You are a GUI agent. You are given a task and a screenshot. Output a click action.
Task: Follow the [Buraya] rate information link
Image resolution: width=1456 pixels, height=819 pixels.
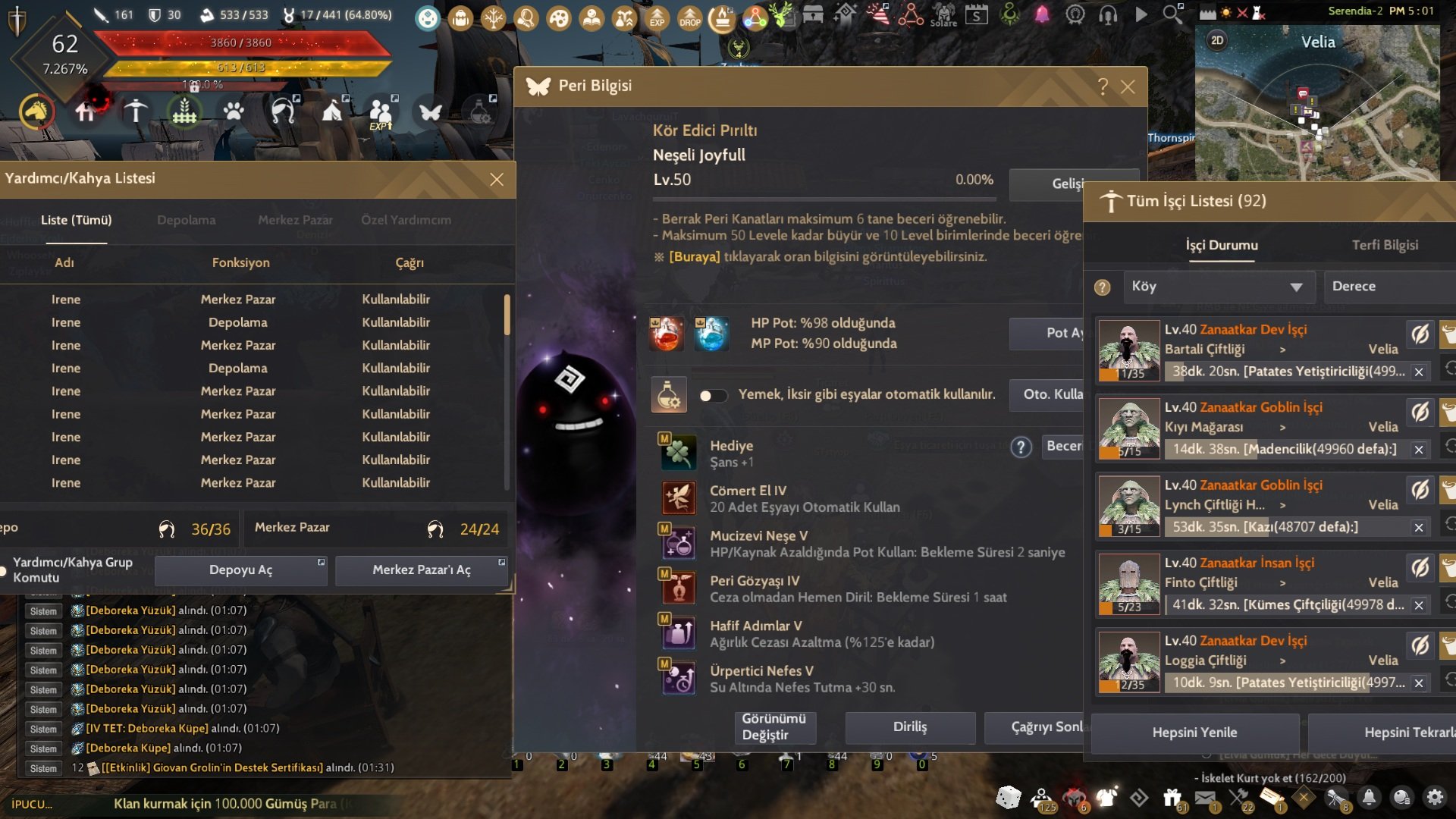pos(694,256)
